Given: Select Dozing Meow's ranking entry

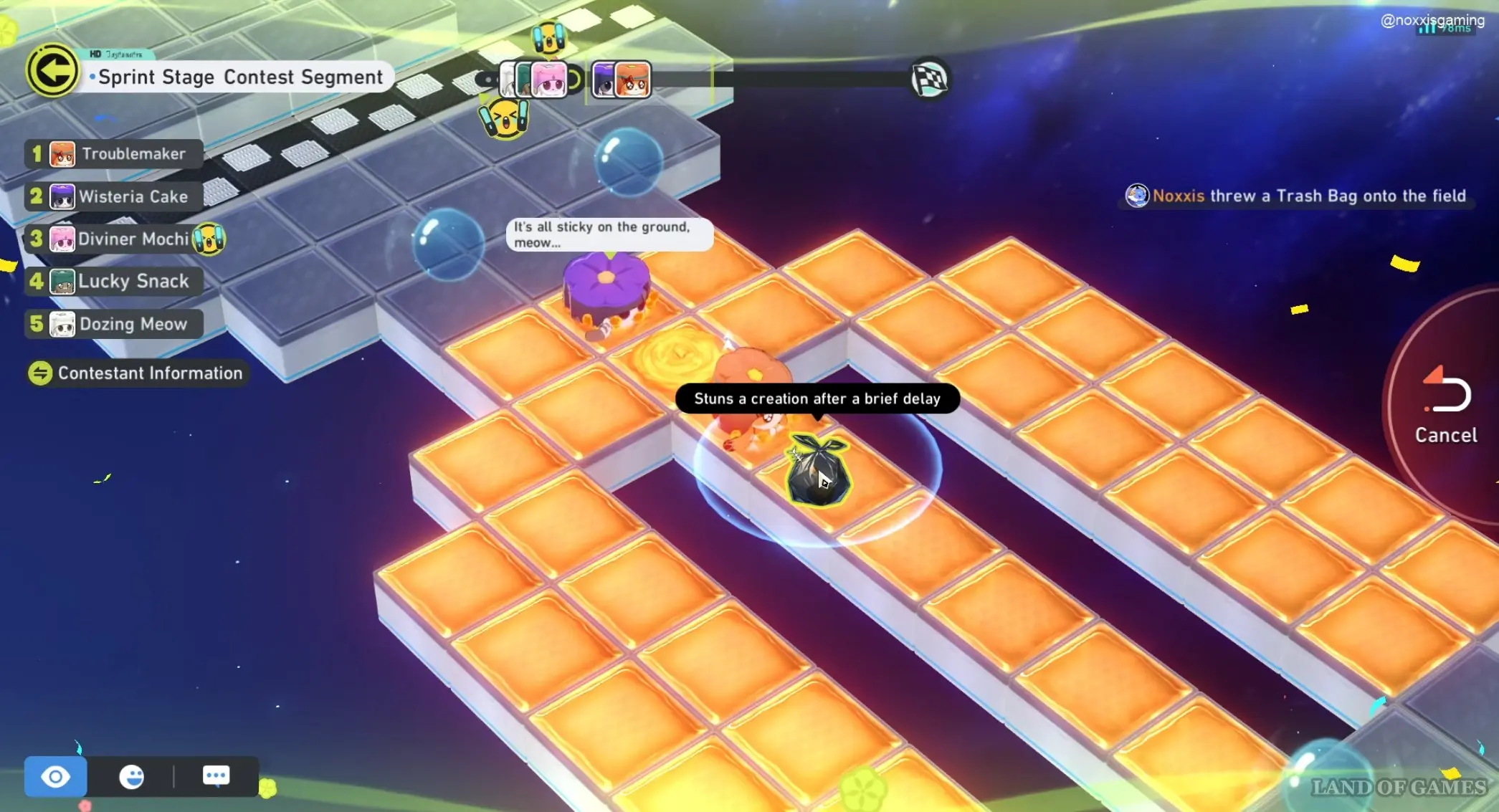Looking at the screenshot, I should click(x=115, y=324).
